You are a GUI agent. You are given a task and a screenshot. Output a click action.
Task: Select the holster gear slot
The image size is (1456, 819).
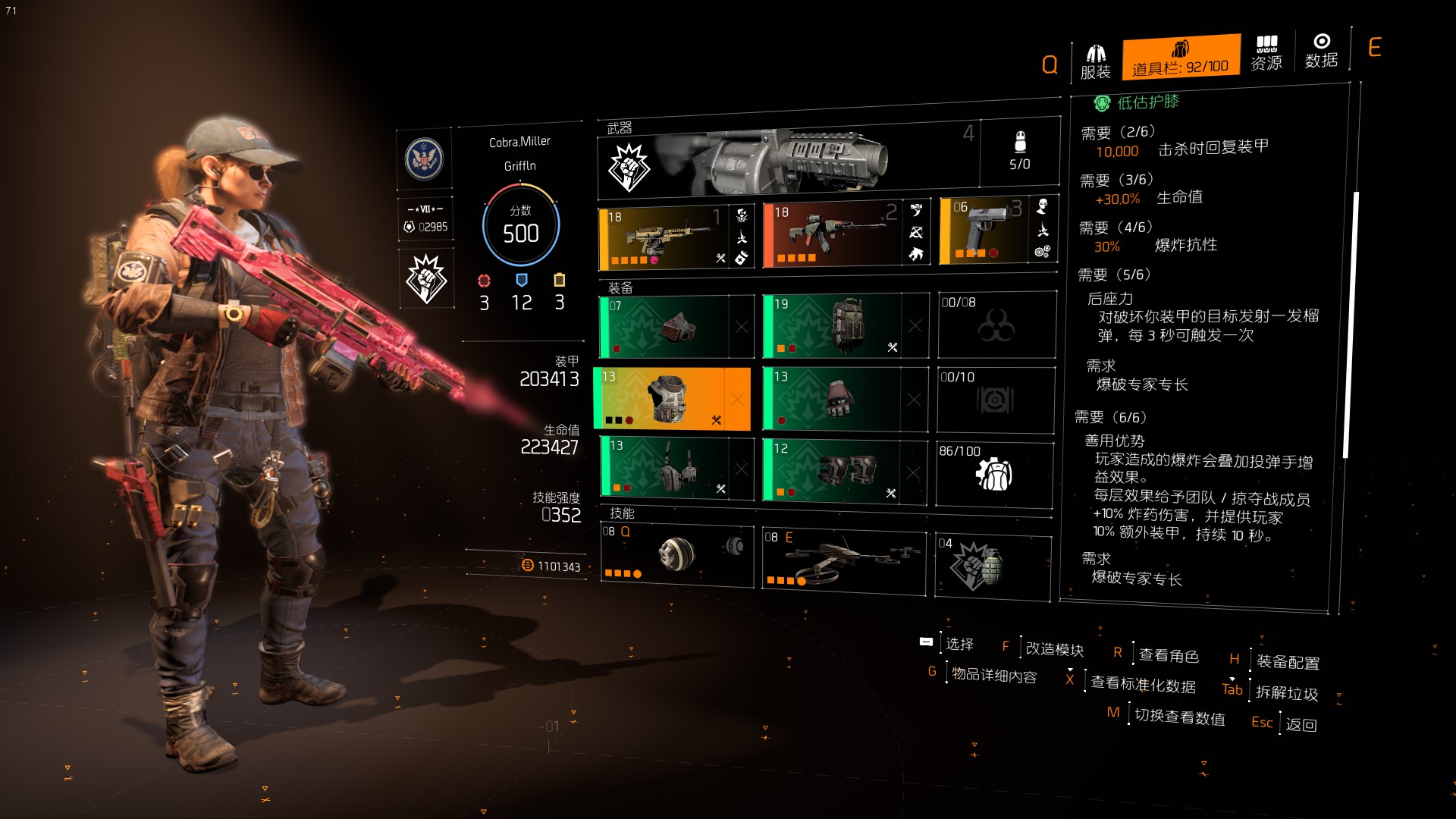tap(665, 468)
